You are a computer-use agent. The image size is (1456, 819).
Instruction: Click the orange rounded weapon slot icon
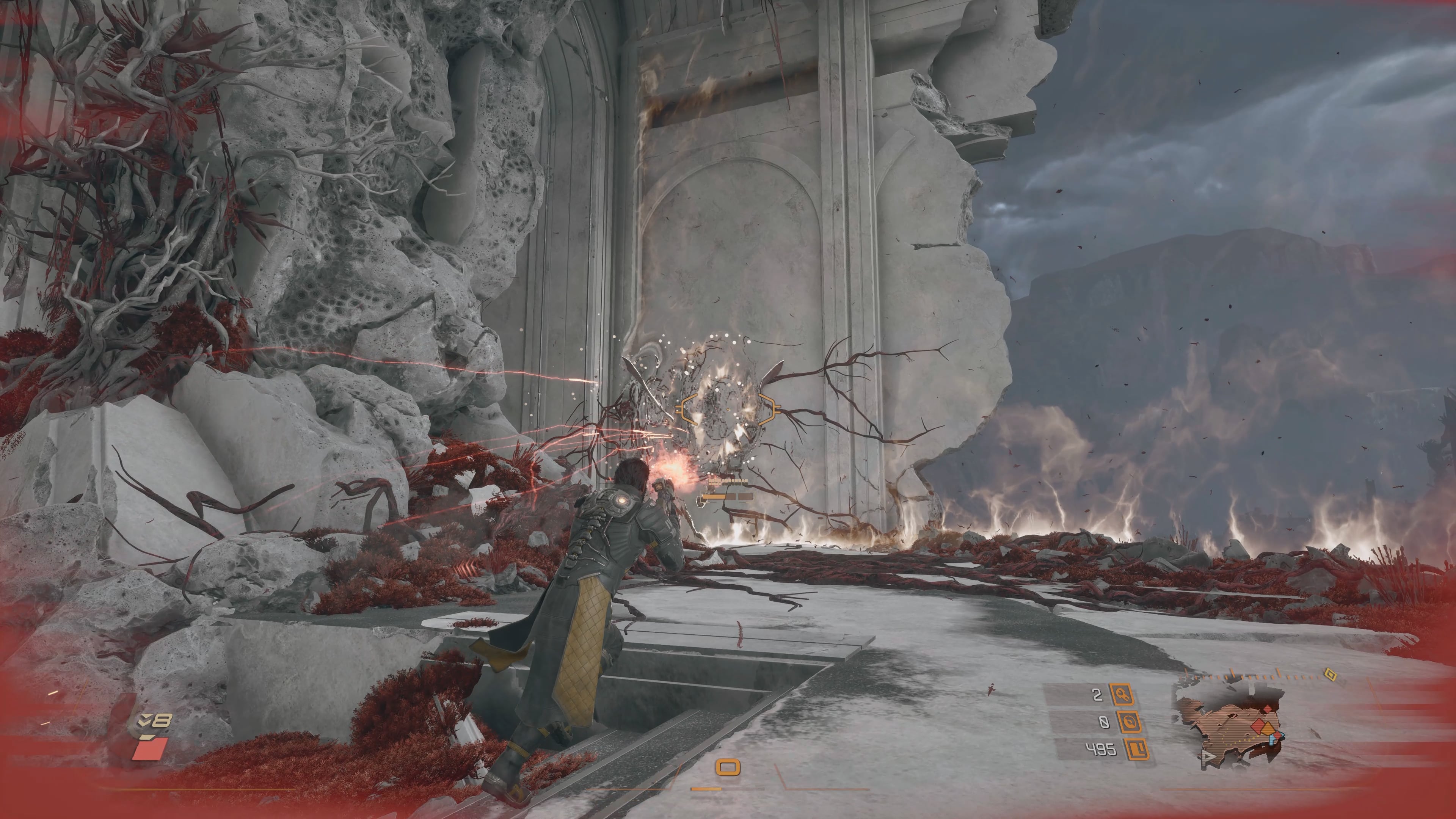pos(728,767)
